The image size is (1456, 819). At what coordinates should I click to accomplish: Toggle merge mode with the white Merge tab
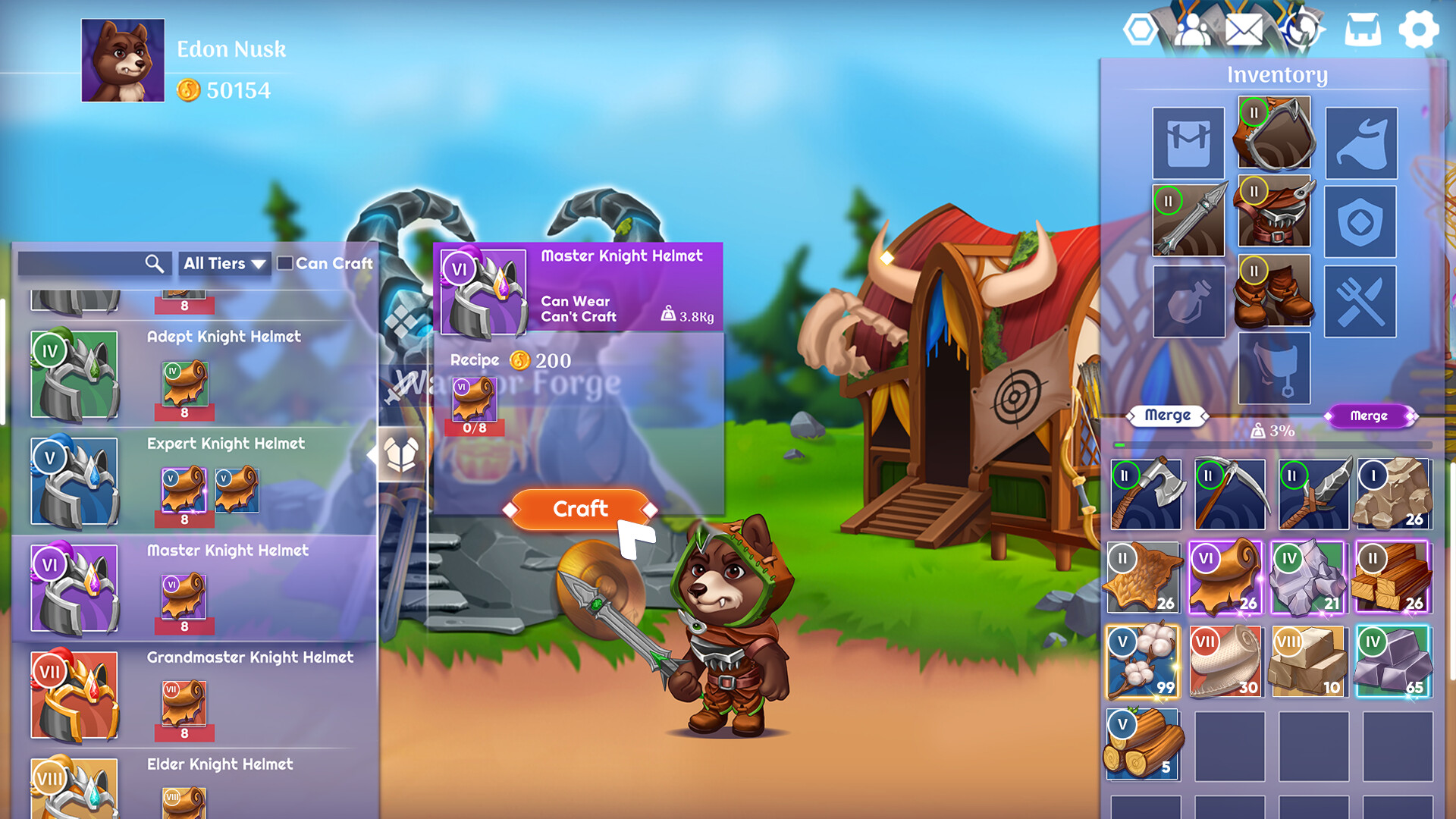[x=1166, y=416]
